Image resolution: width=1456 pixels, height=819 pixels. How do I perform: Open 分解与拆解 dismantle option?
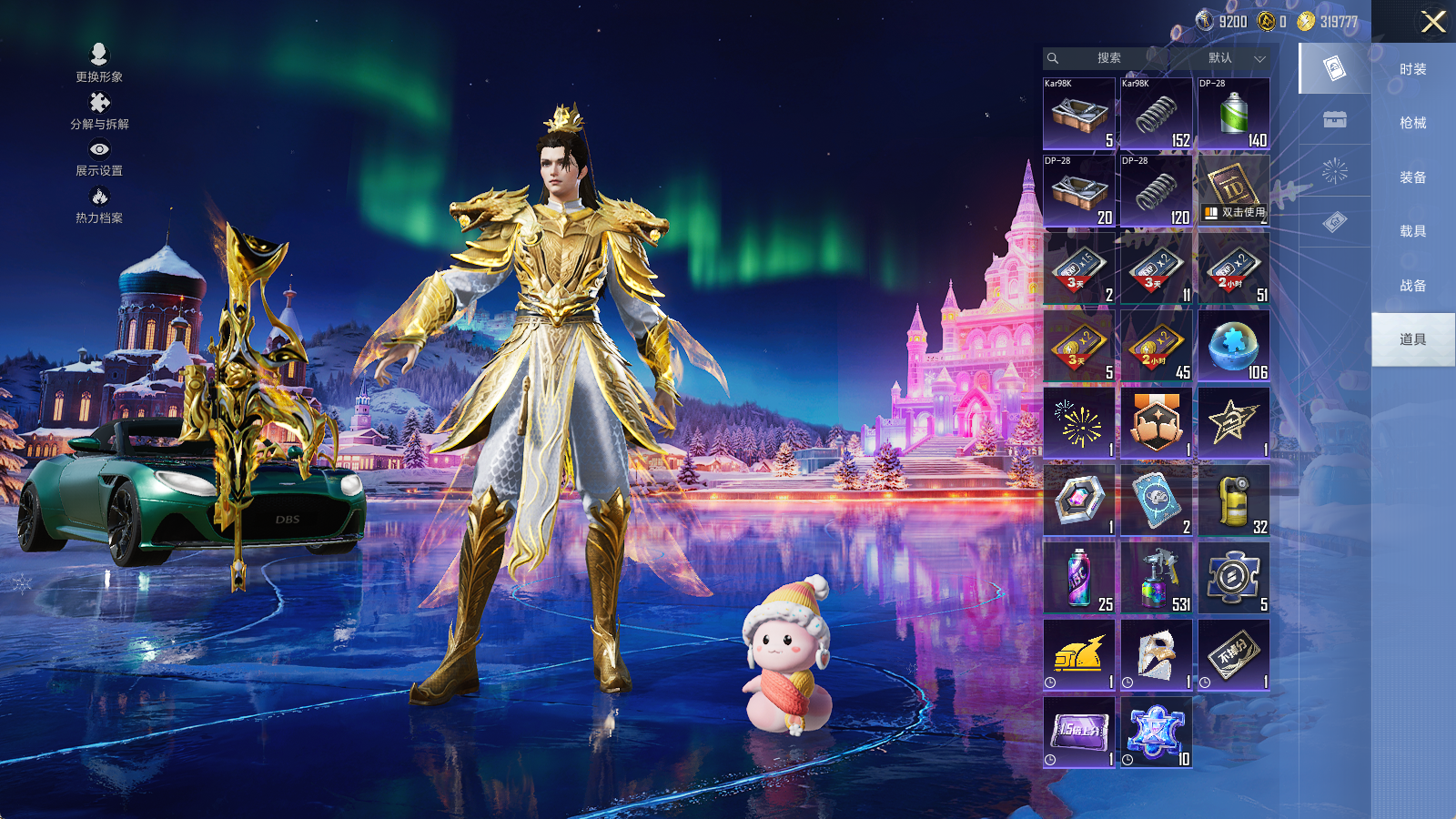[99, 111]
